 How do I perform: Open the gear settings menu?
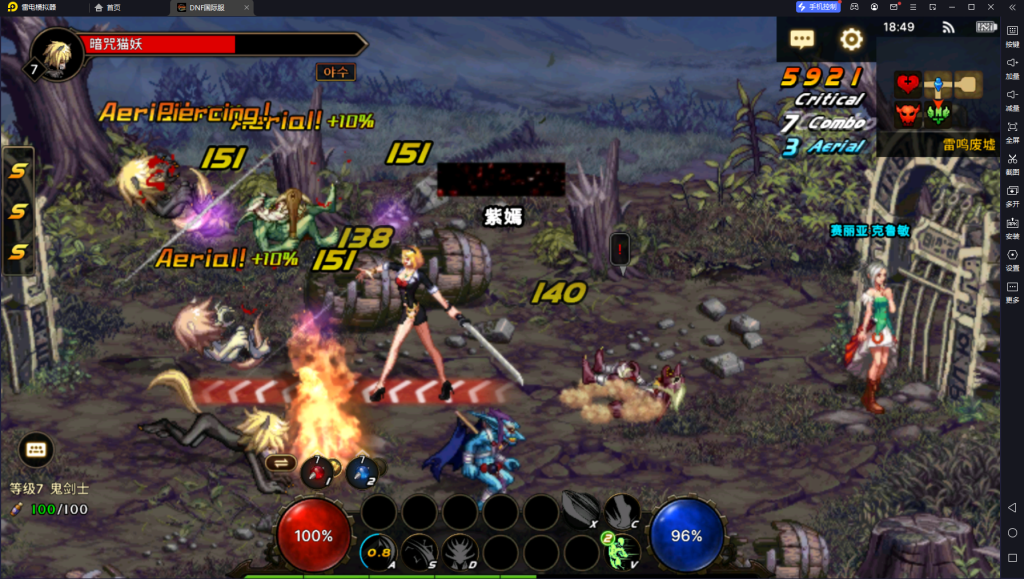click(x=851, y=40)
